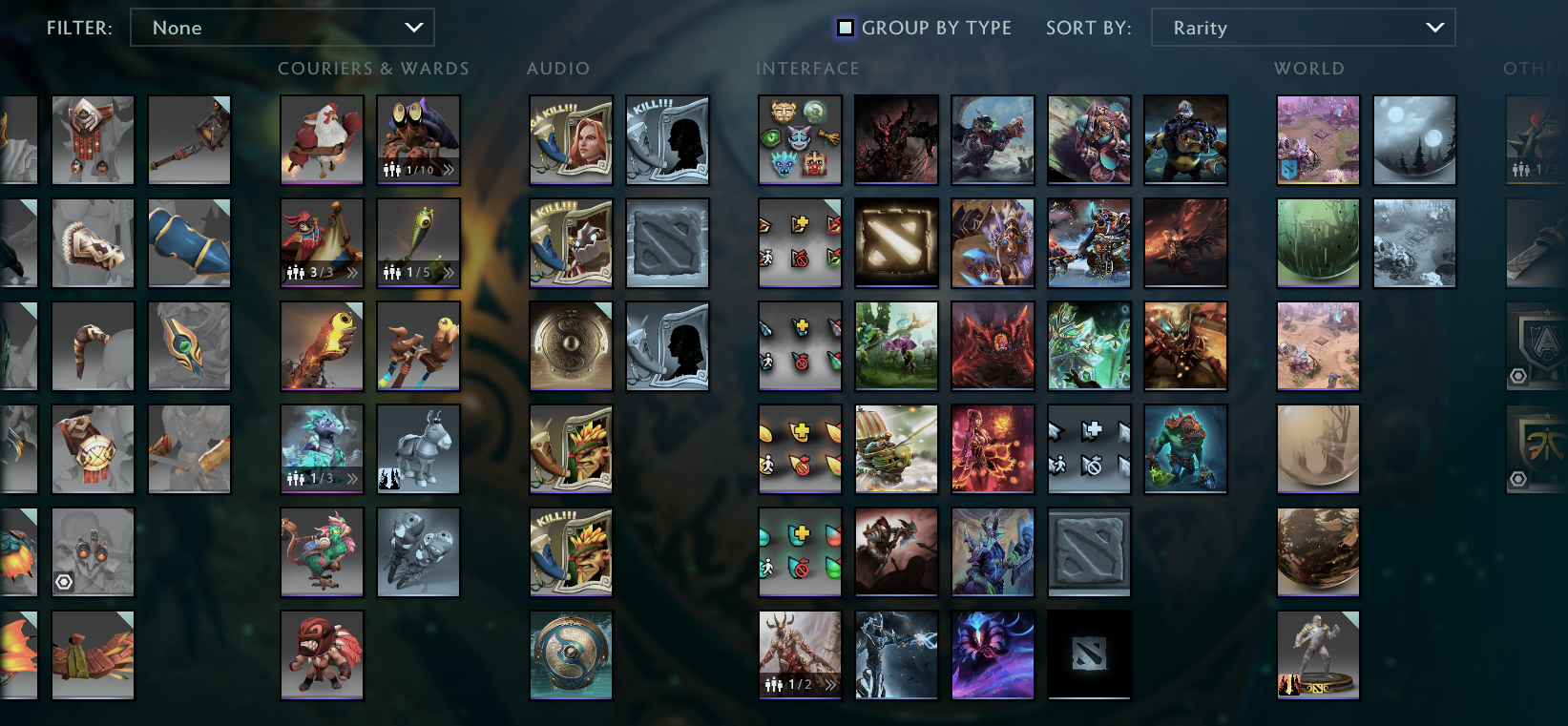The width and height of the screenshot is (1568, 726).
Task: Select the bronze Aegis audio item
Action: point(571,346)
